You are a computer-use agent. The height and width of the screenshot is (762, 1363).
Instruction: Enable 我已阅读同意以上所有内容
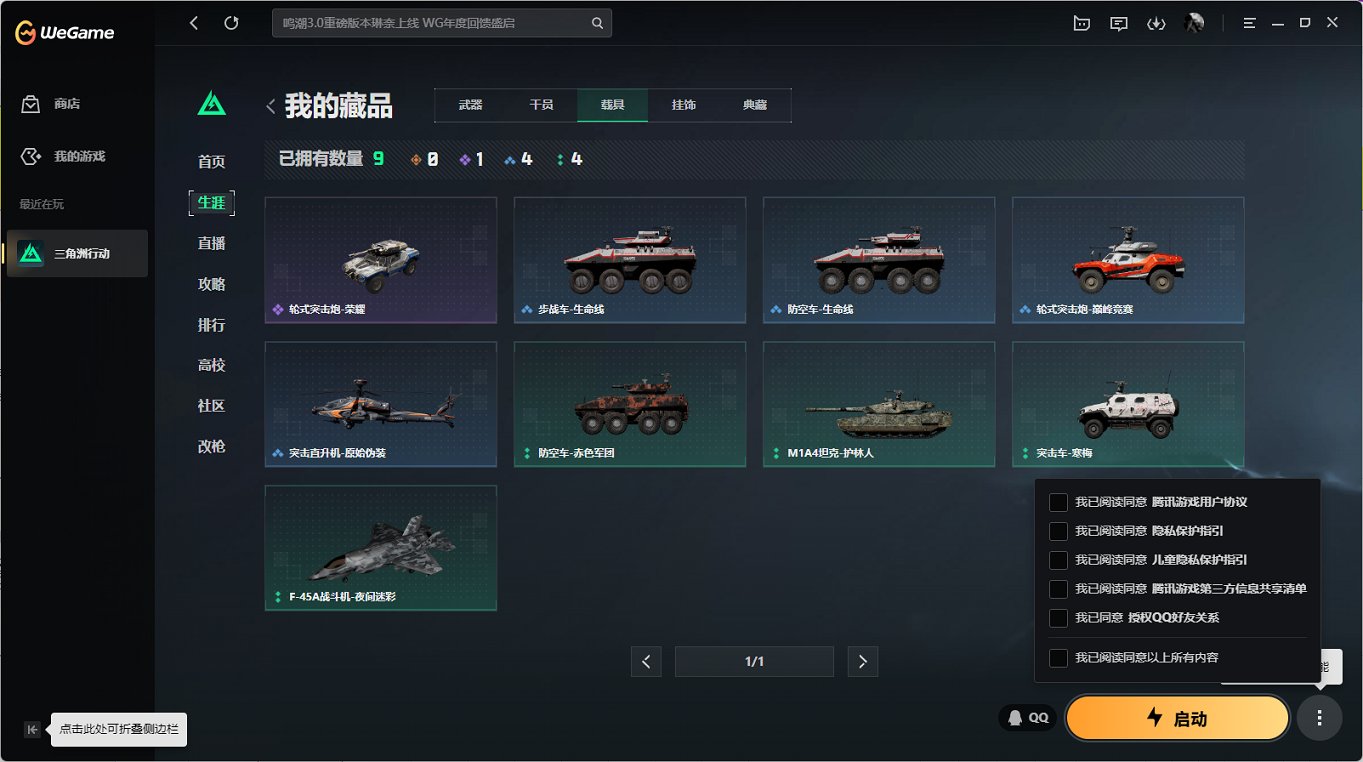(1058, 657)
